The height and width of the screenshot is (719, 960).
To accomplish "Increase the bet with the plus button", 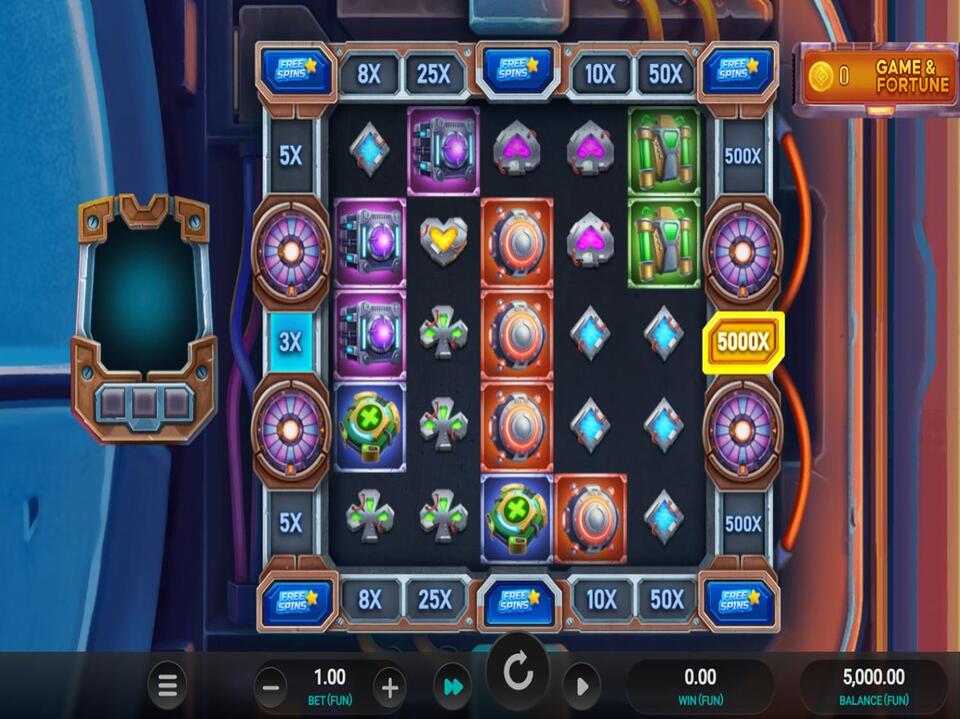I will (390, 687).
